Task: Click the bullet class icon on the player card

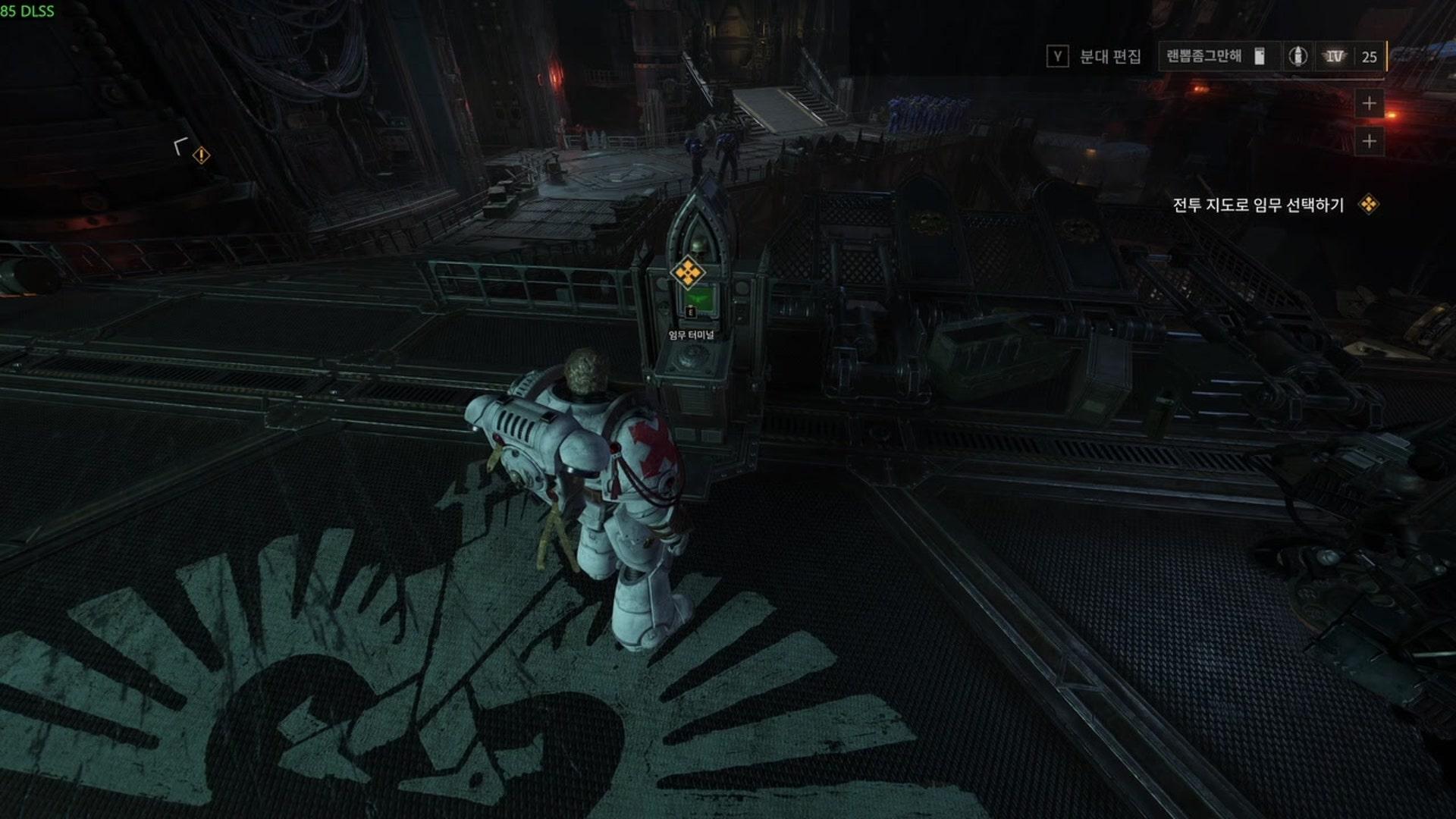Action: pos(1298,56)
